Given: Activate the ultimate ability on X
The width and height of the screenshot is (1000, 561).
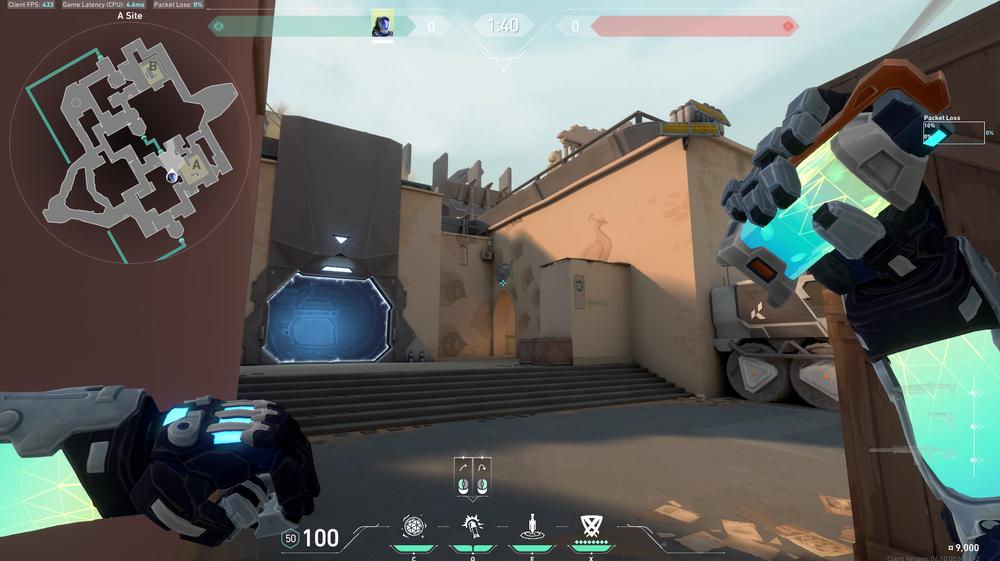Looking at the screenshot, I should point(590,526).
